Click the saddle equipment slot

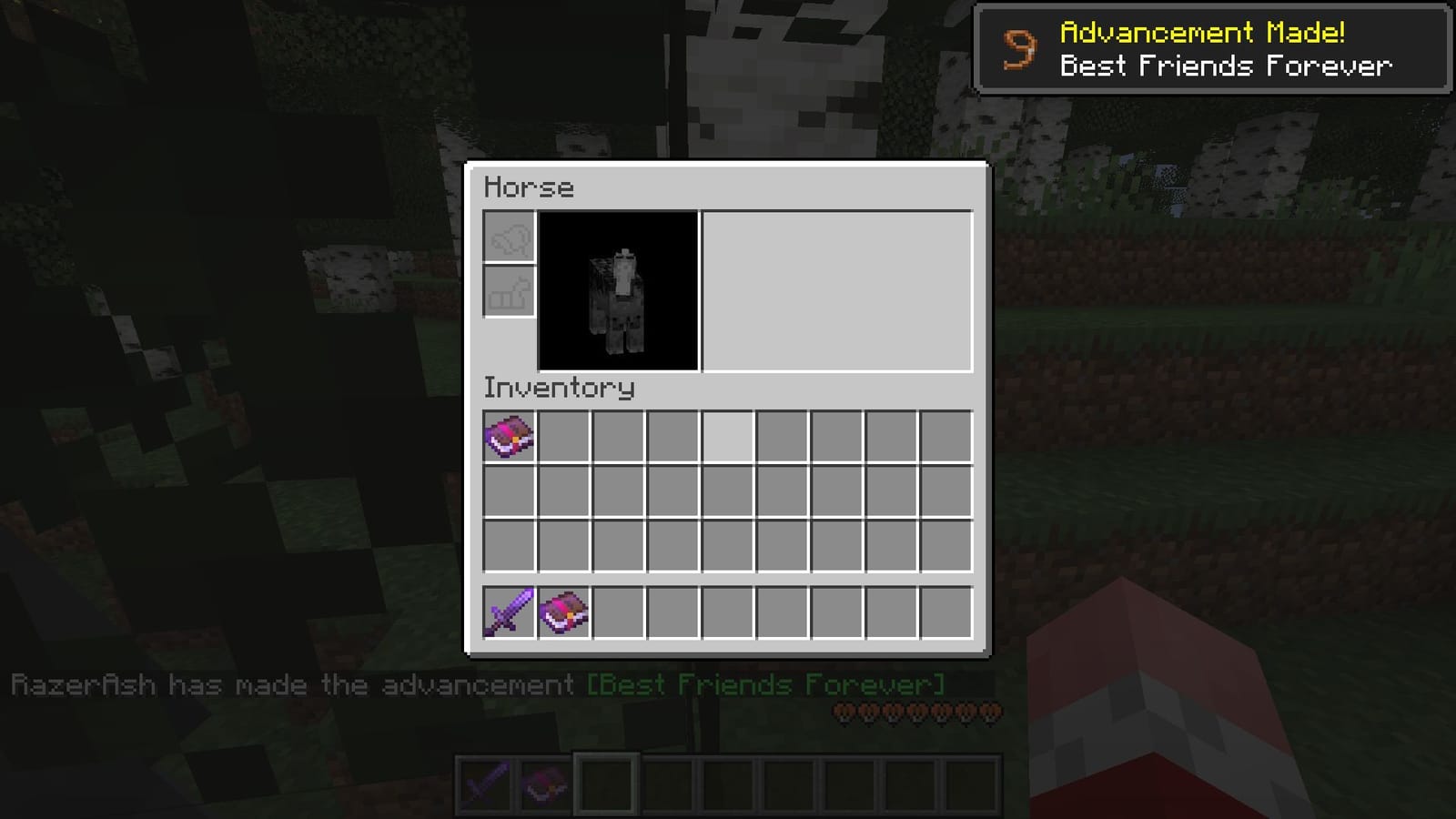tap(509, 237)
